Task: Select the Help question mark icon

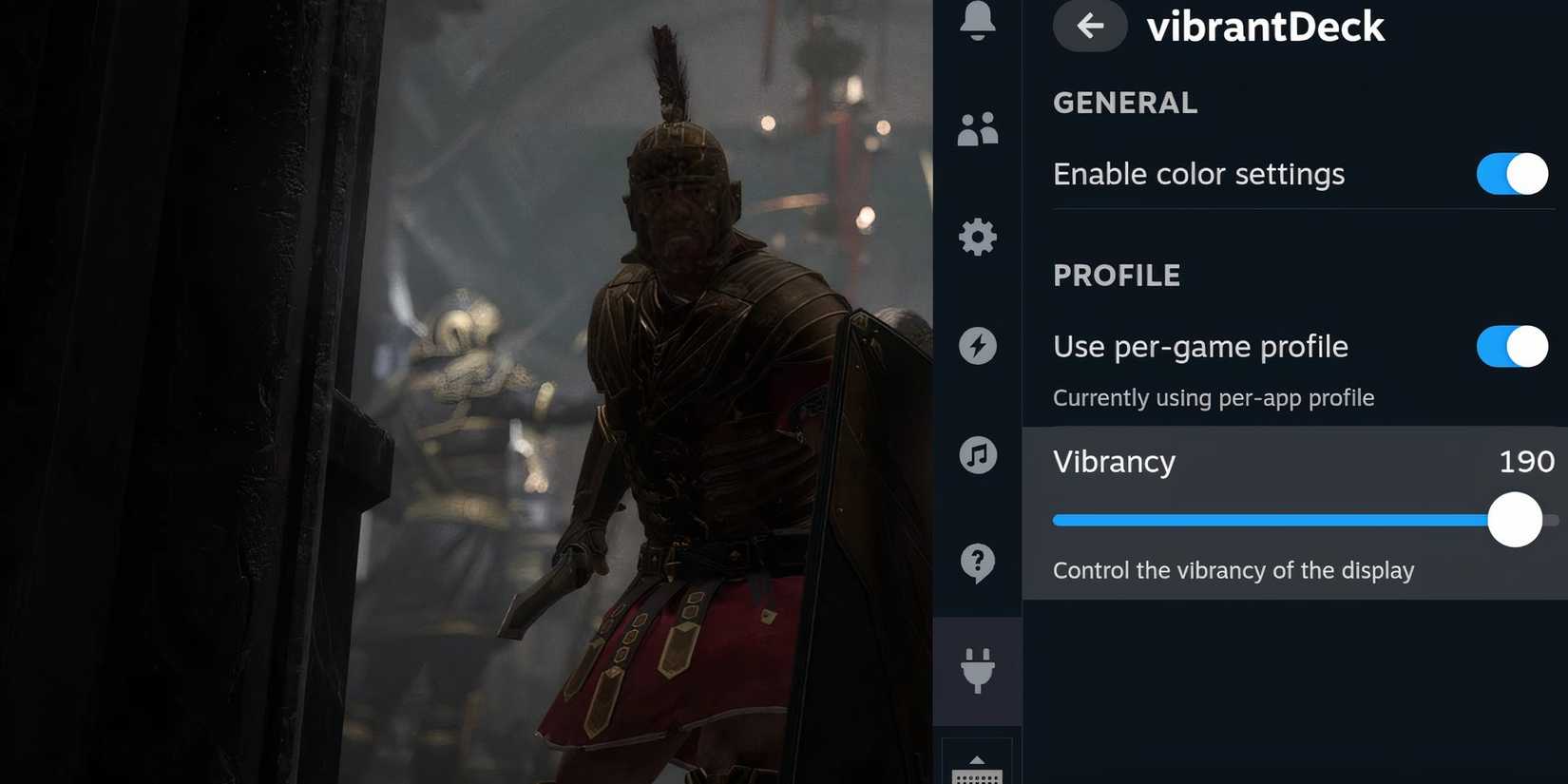Action: [977, 564]
